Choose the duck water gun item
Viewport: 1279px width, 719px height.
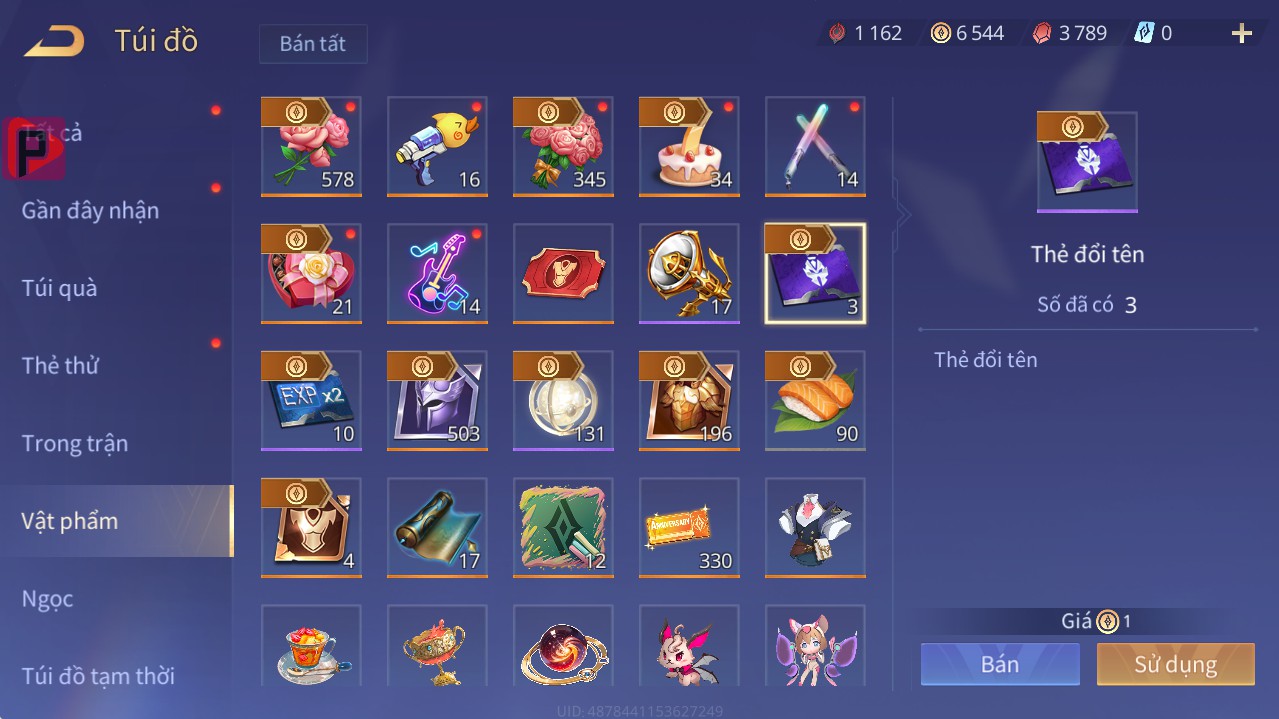437,146
